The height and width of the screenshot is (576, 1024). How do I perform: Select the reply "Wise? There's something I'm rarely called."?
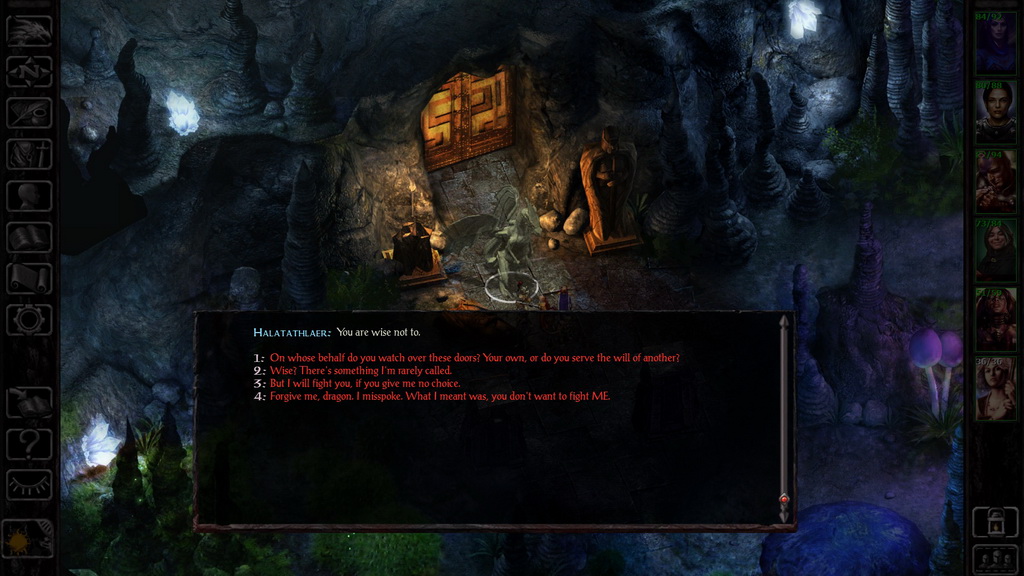pyautogui.click(x=360, y=371)
